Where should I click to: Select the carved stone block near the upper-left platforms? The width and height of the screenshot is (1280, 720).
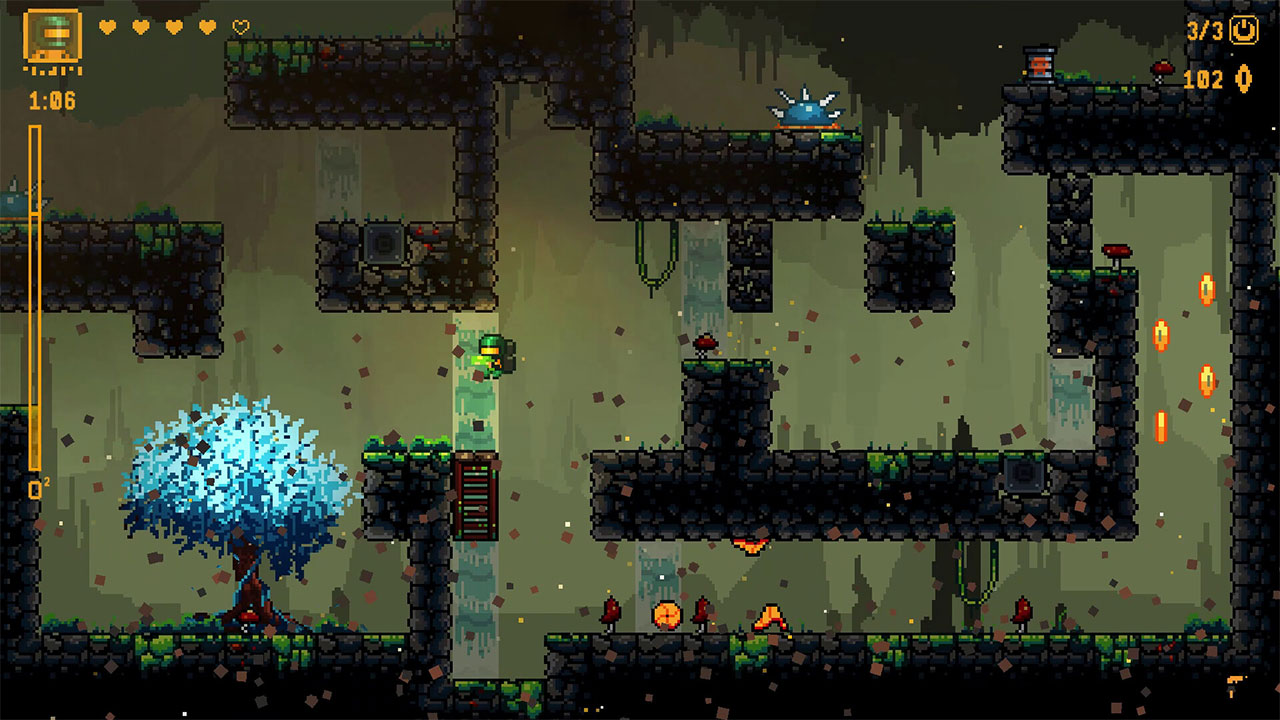click(x=383, y=244)
